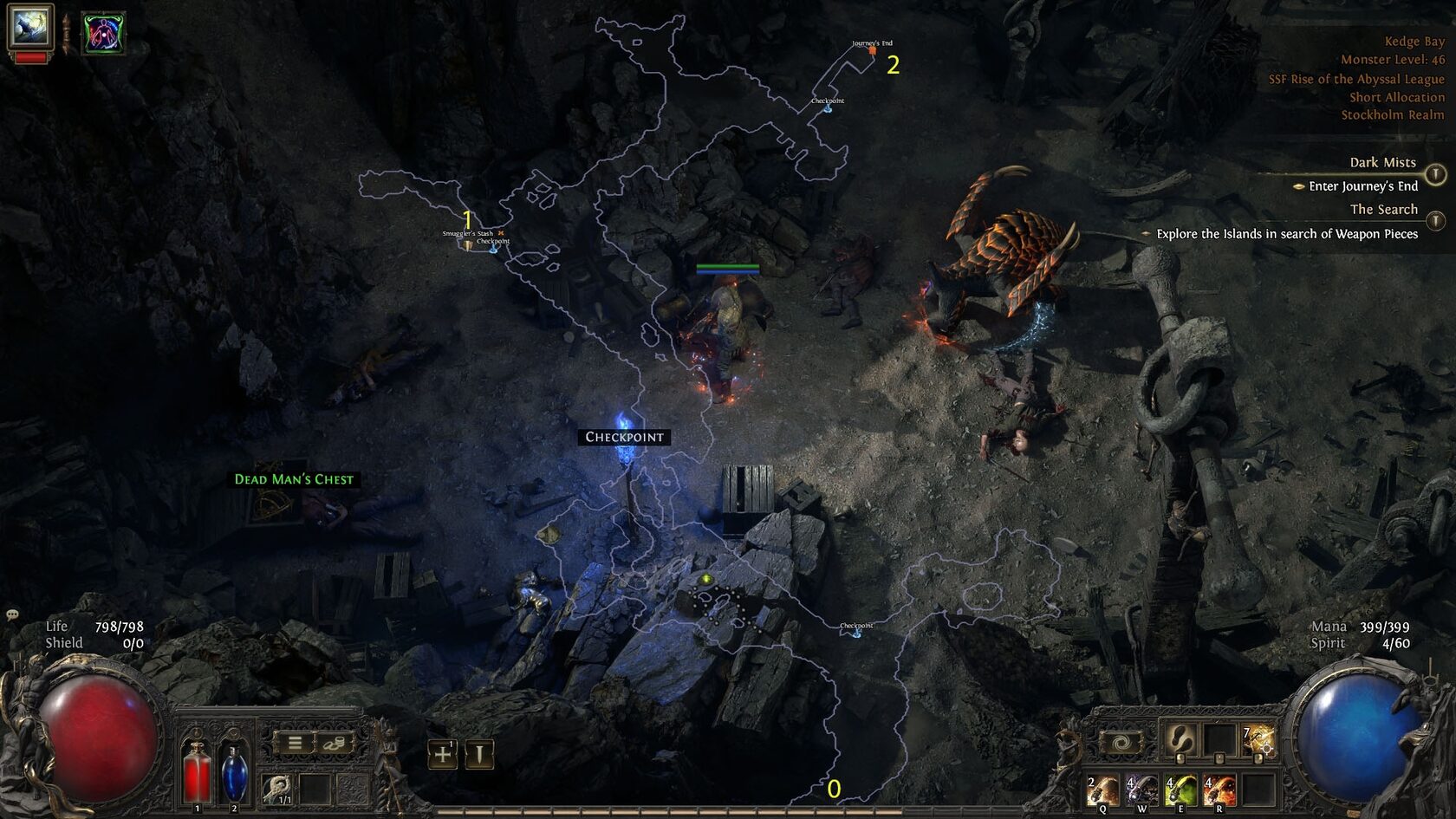Click the chat bubble icon bottom left
This screenshot has width=1456, height=819.
click(x=12, y=614)
